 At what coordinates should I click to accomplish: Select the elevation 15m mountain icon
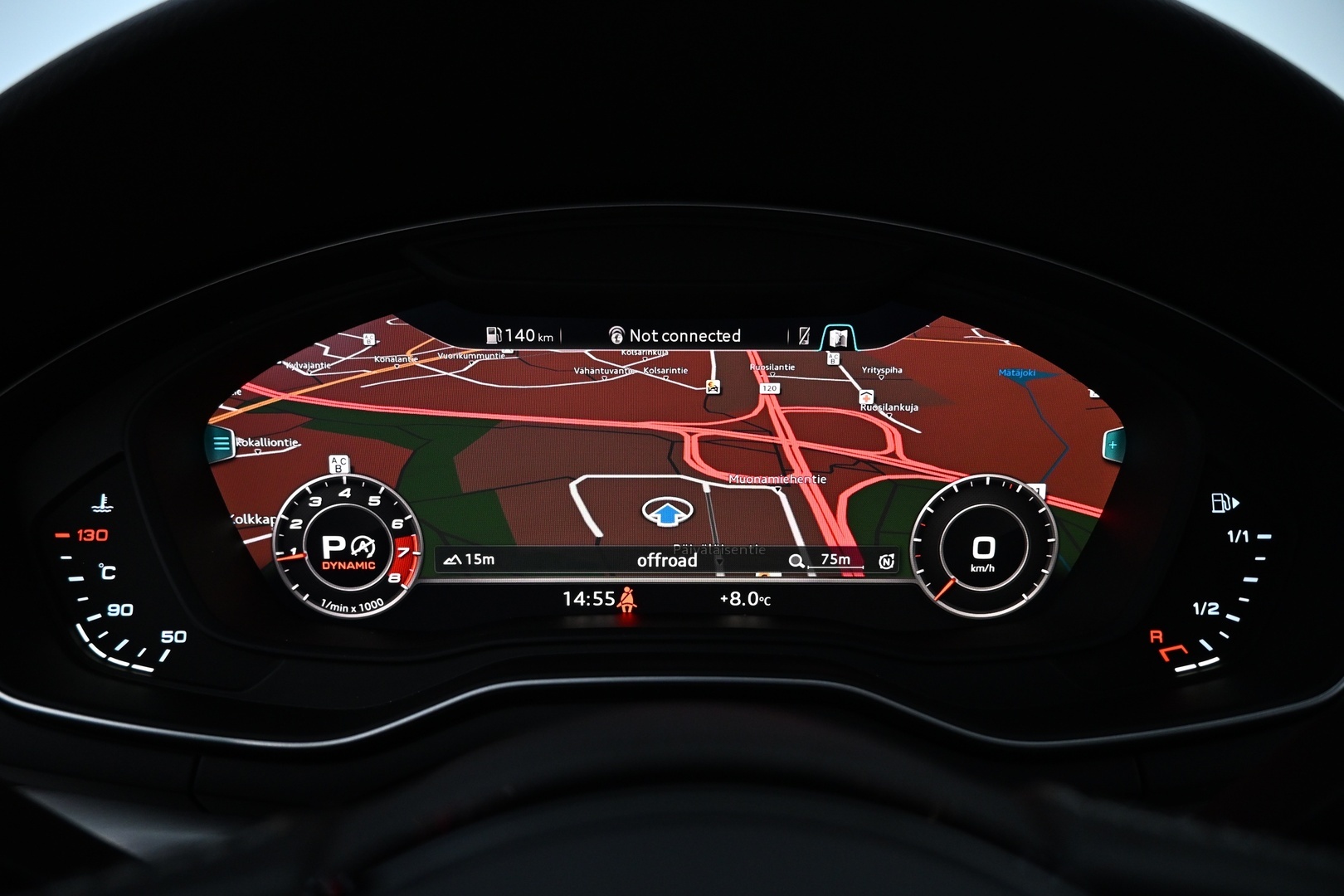(451, 559)
